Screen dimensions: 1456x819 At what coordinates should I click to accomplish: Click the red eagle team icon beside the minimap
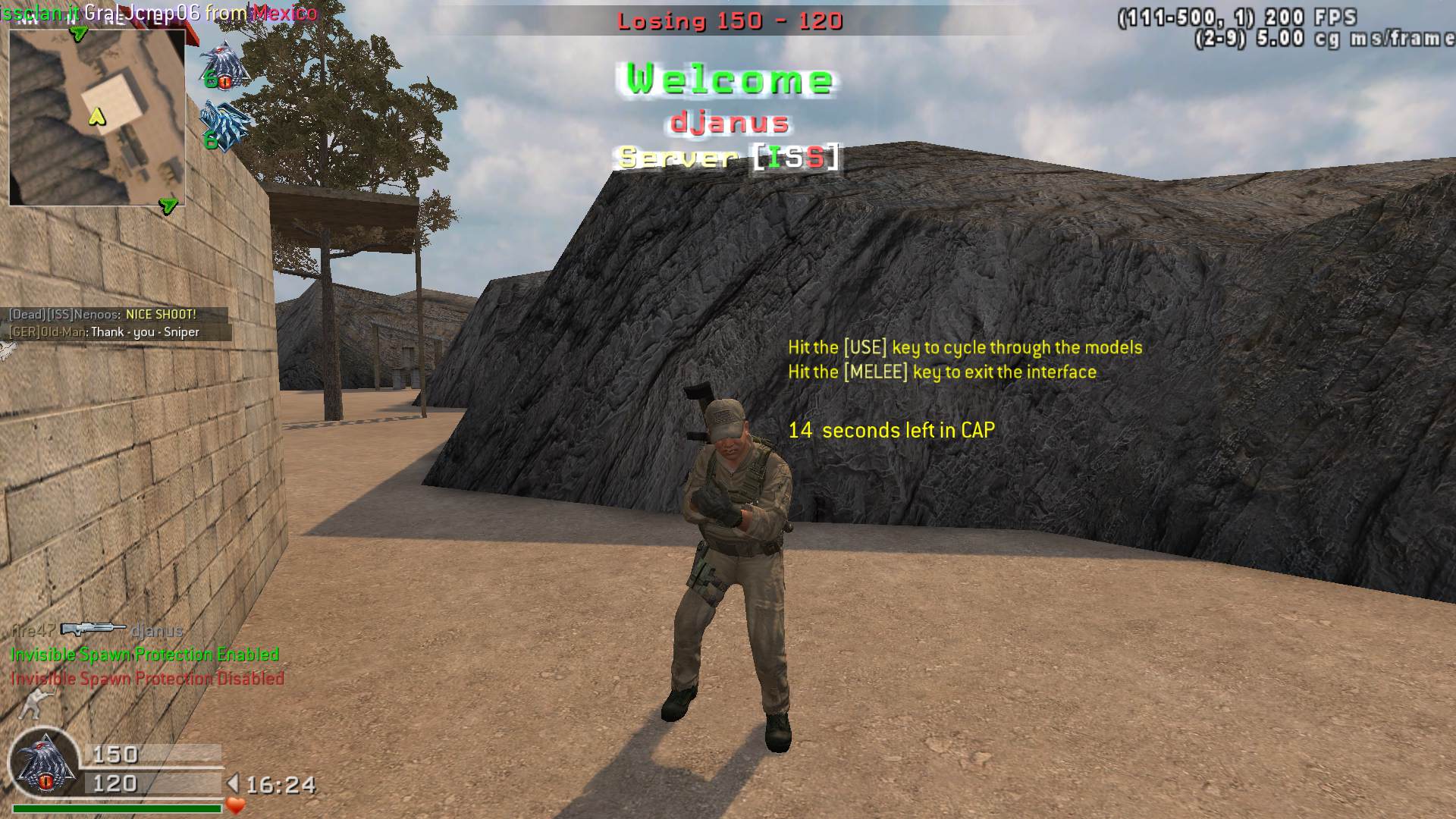point(225,64)
